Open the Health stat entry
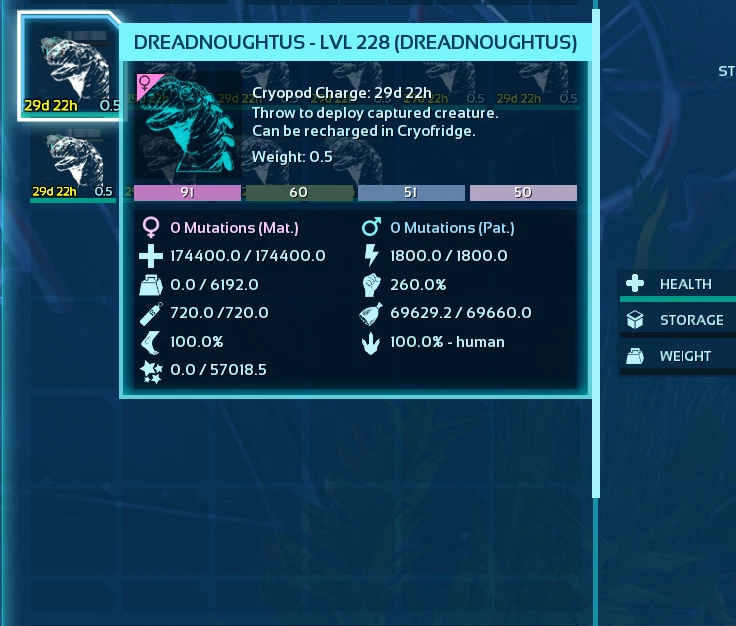736x626 pixels. click(679, 284)
